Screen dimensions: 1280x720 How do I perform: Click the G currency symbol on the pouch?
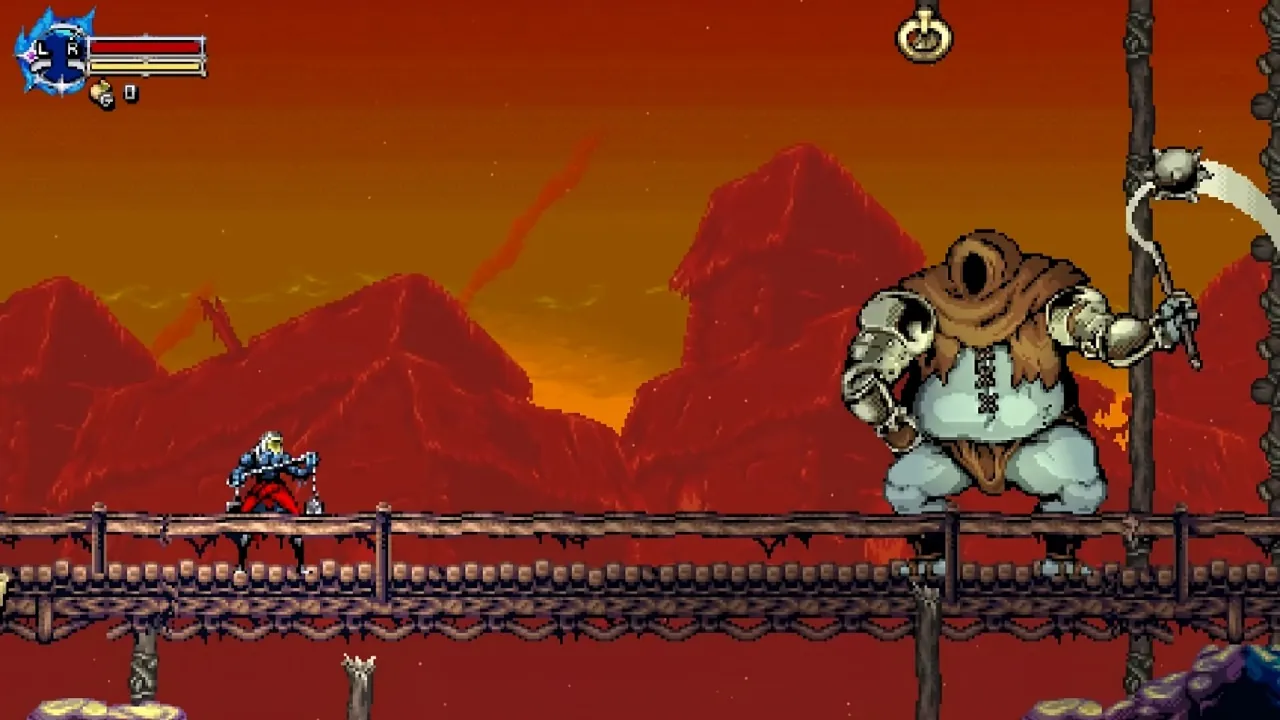pyautogui.click(x=106, y=100)
